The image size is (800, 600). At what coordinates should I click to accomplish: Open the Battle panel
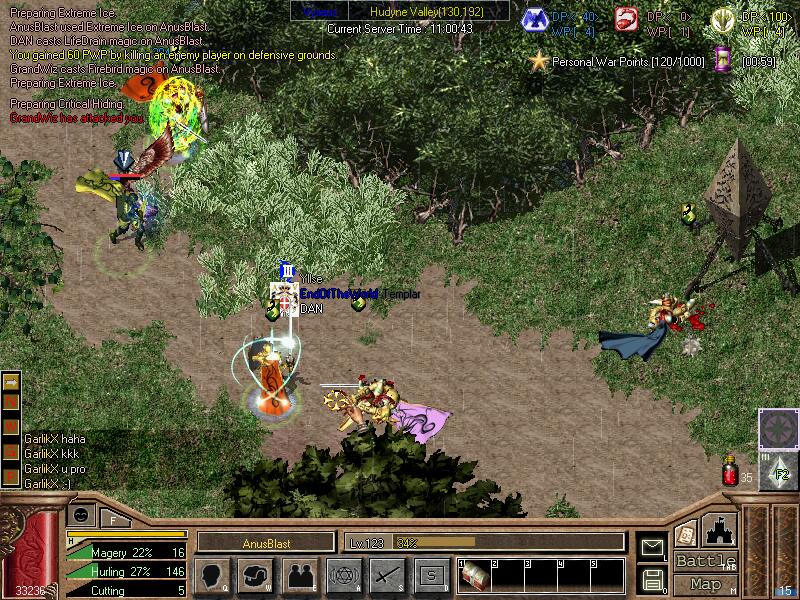pos(705,560)
